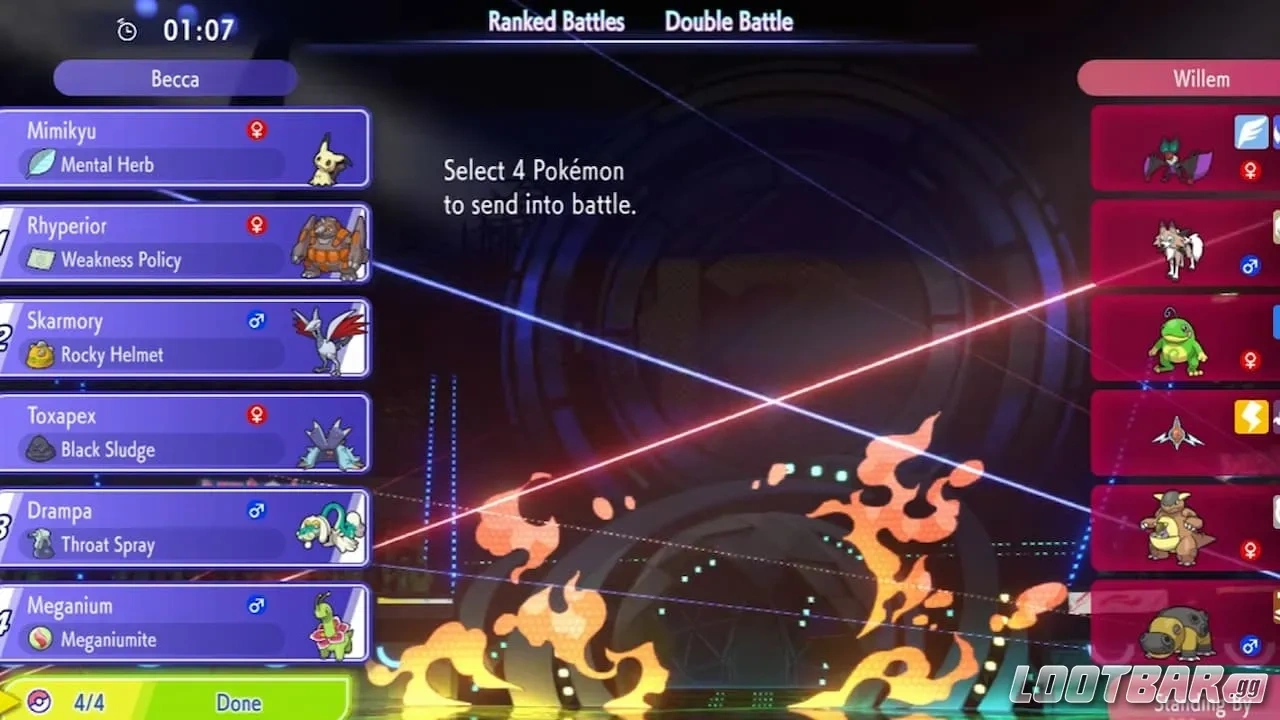
Task: Click the Becca trainer name banner
Action: click(x=174, y=79)
